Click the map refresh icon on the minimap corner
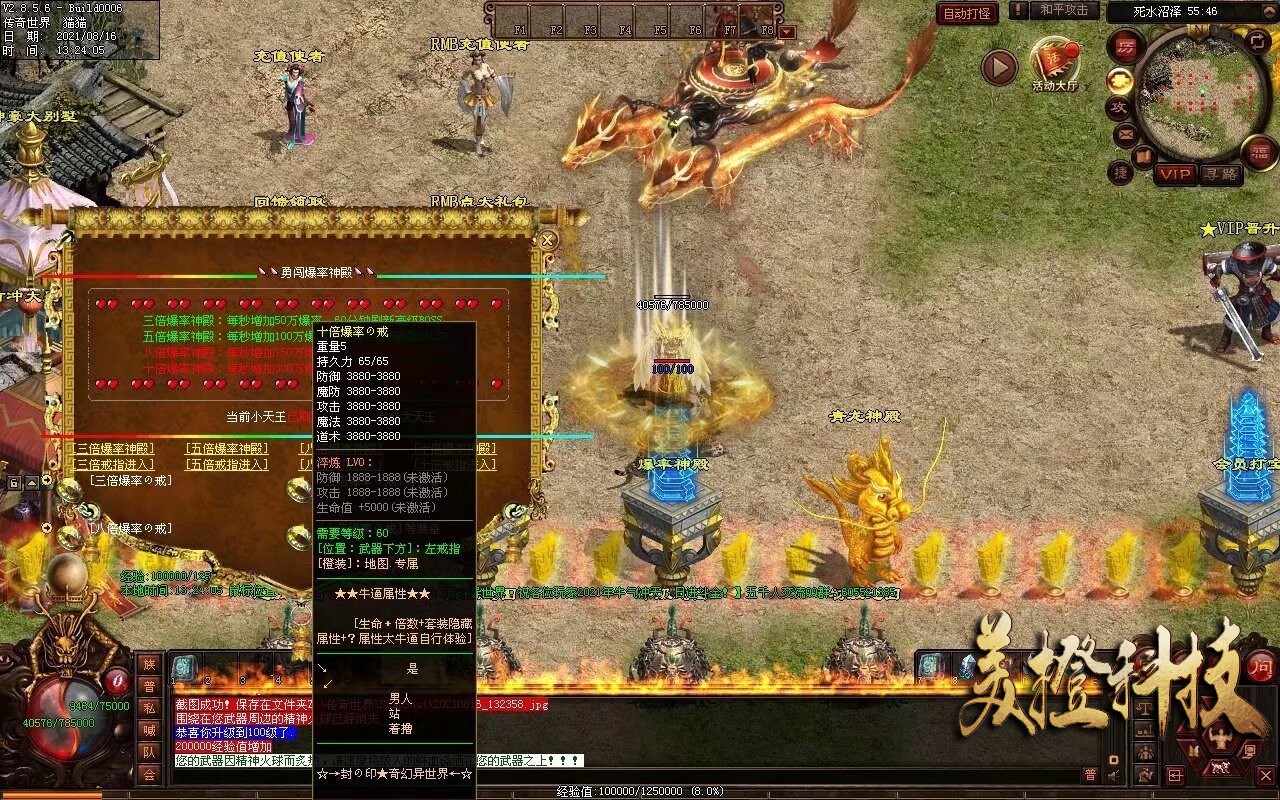Viewport: 1280px width, 800px height. tap(1256, 41)
